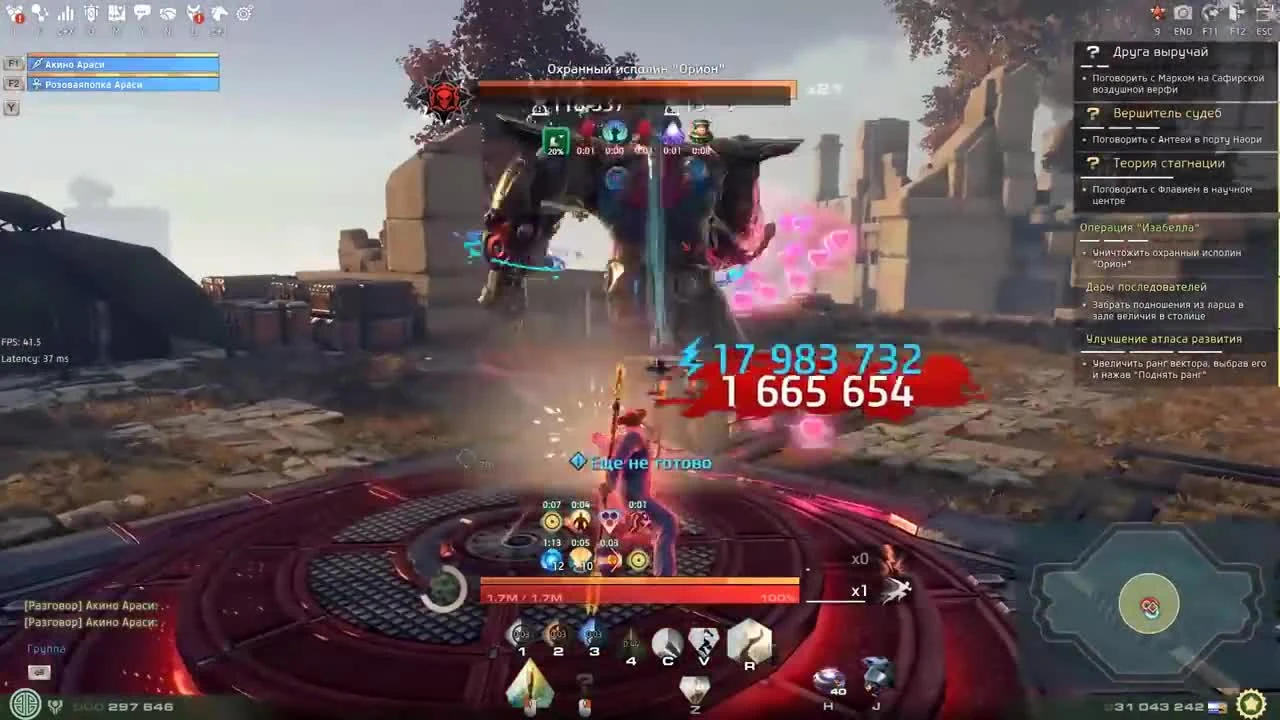The width and height of the screenshot is (1280, 720).
Task: Activate the R ability on the hotbar
Action: pos(750,641)
